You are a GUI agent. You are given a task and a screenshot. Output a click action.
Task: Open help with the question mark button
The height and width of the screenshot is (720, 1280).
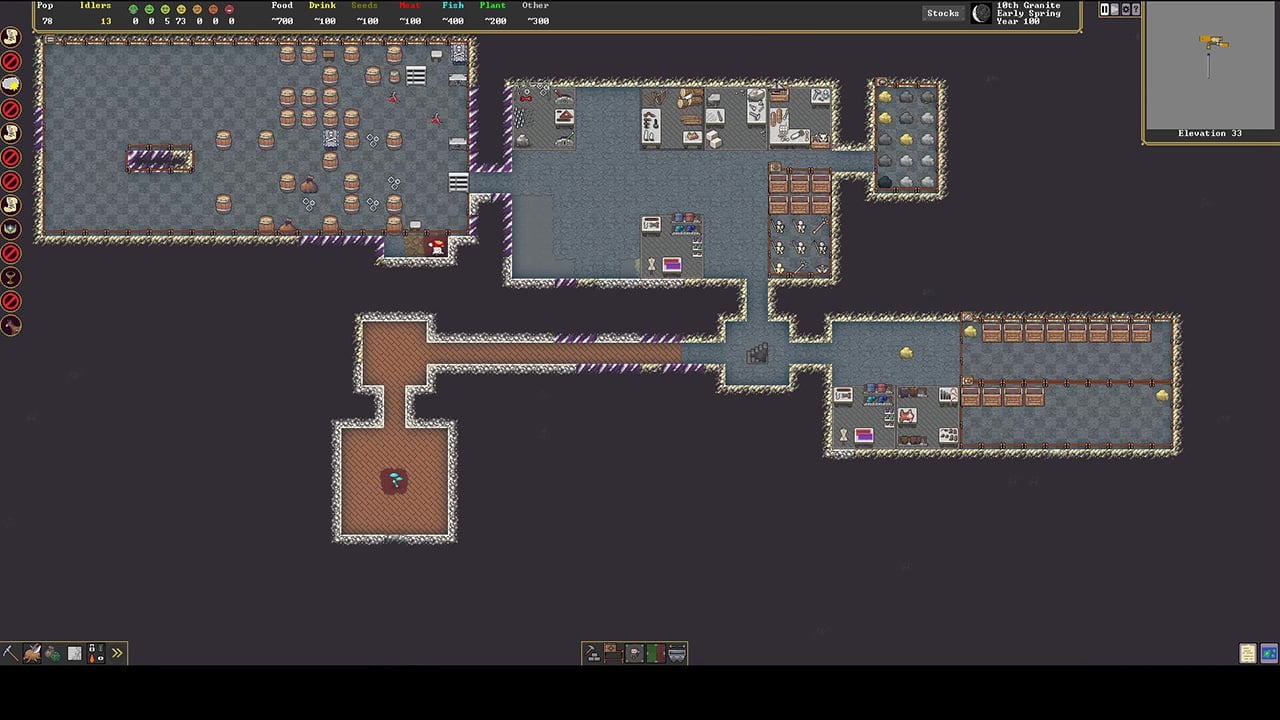pos(1136,9)
